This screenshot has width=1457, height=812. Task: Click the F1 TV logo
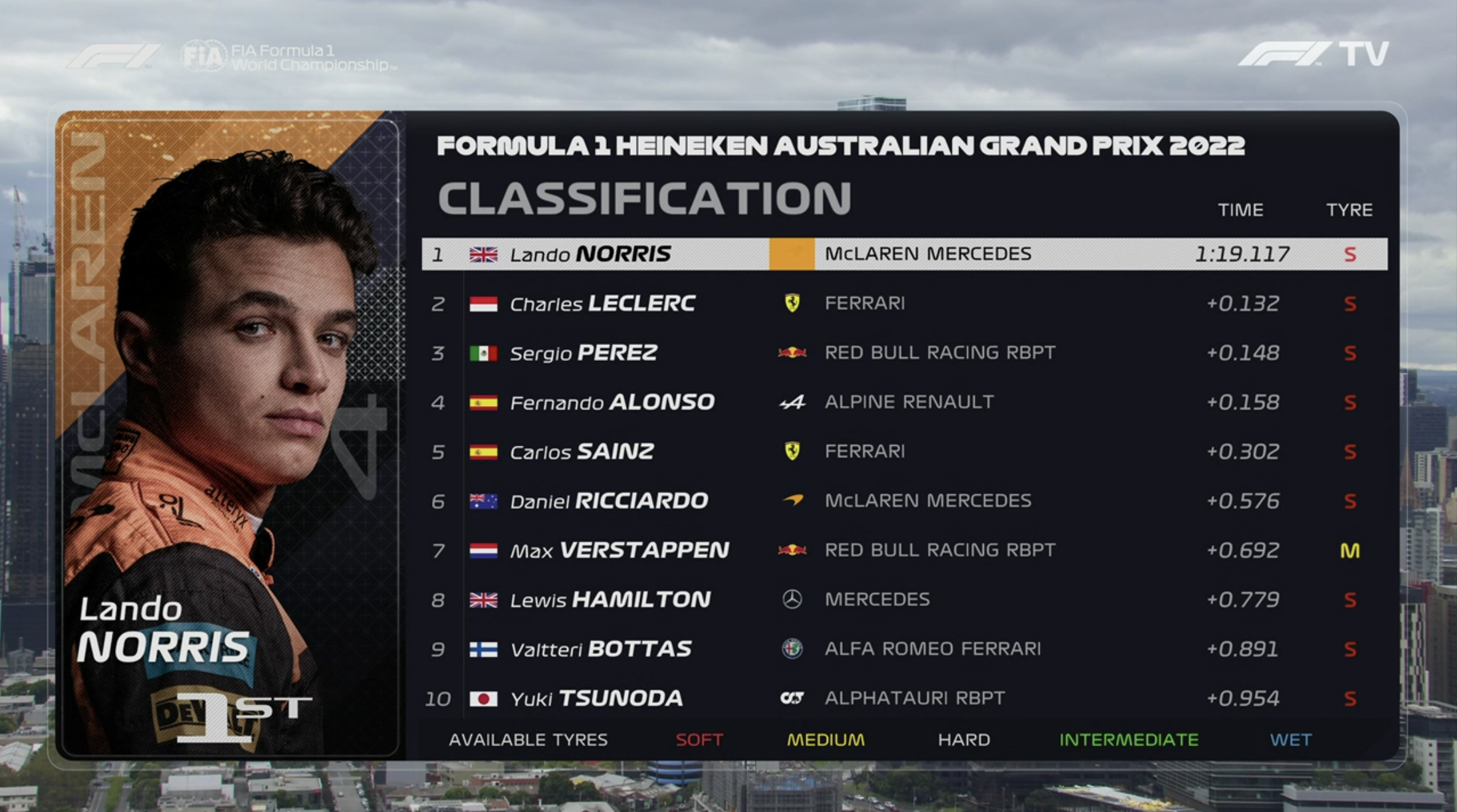(x=1313, y=54)
